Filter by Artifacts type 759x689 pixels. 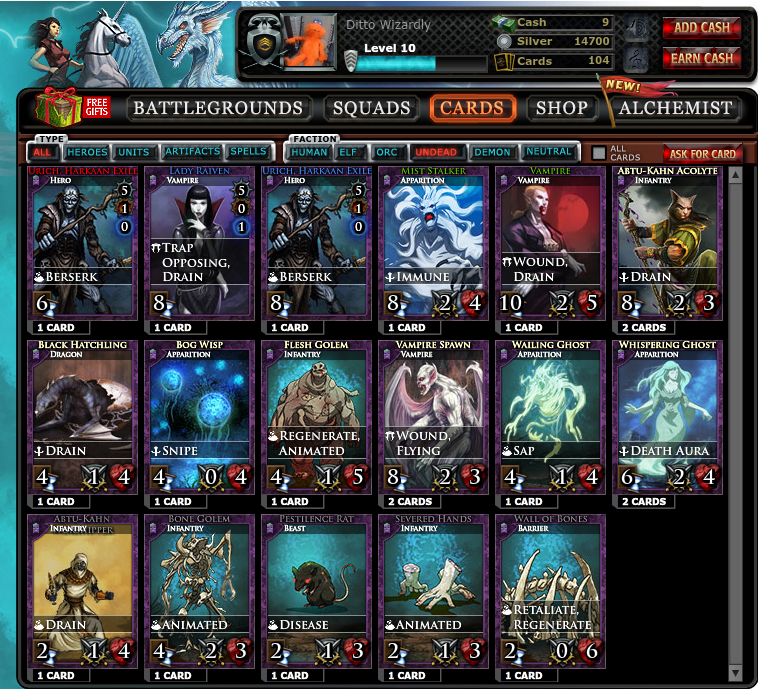(x=192, y=153)
